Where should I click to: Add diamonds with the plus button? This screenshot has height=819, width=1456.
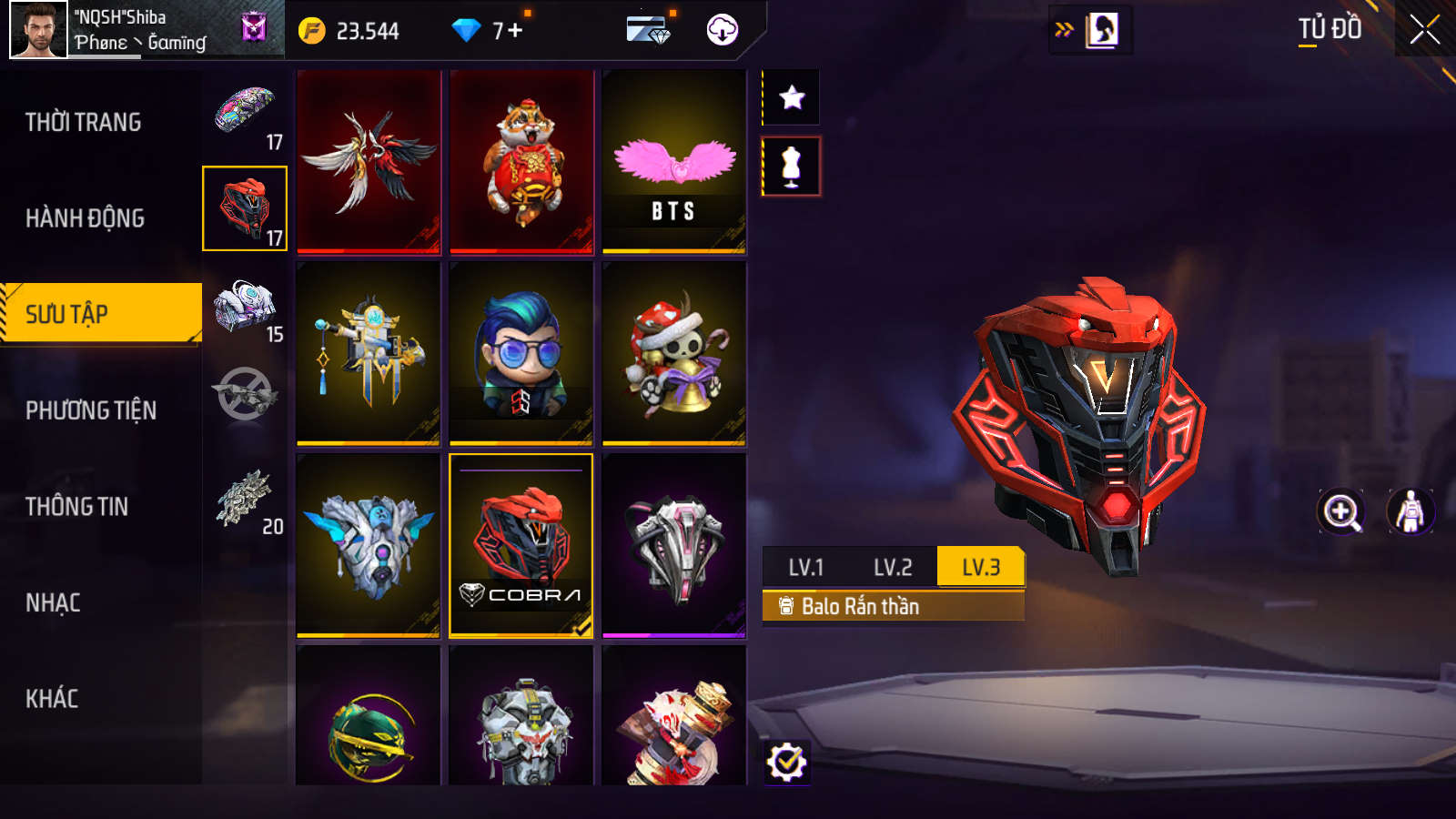pos(515,31)
